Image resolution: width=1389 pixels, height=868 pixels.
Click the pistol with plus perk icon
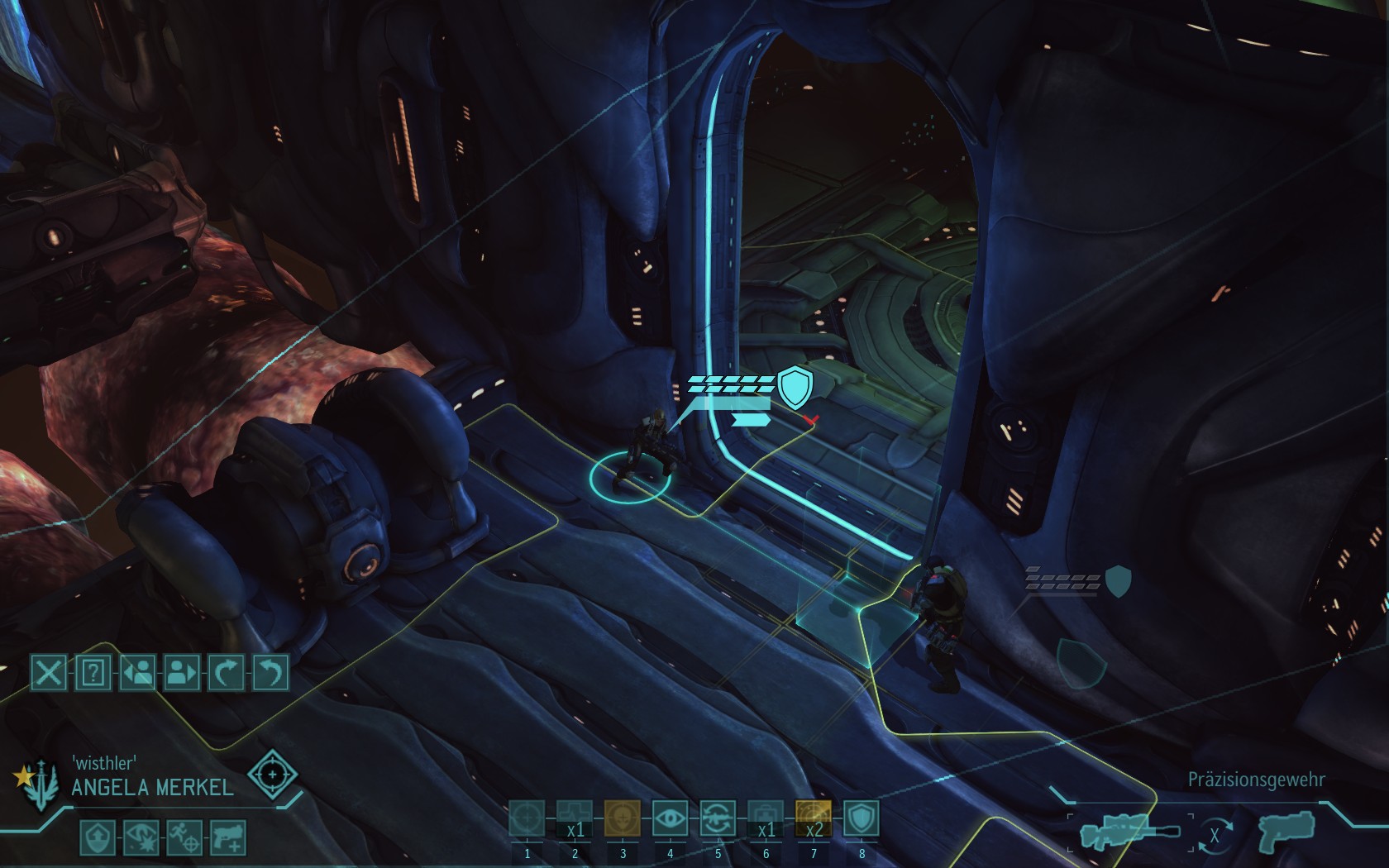tap(228, 837)
